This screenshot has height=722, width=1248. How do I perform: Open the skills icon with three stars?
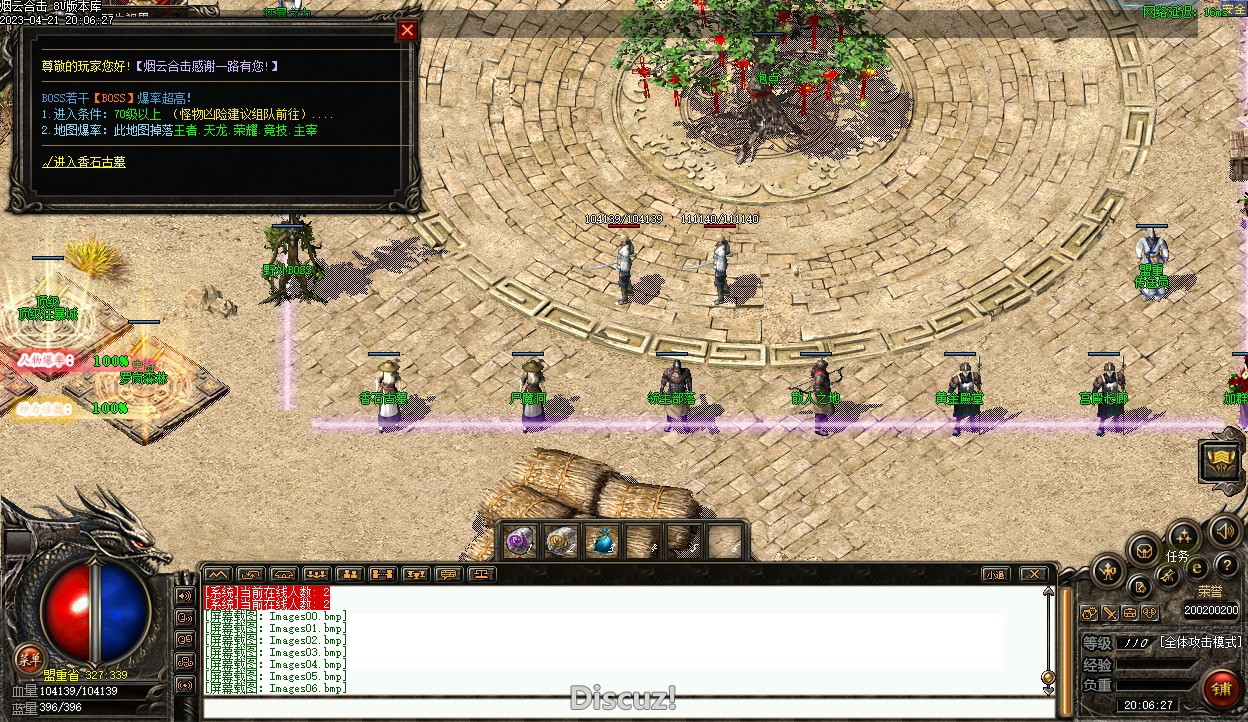pos(1184,536)
